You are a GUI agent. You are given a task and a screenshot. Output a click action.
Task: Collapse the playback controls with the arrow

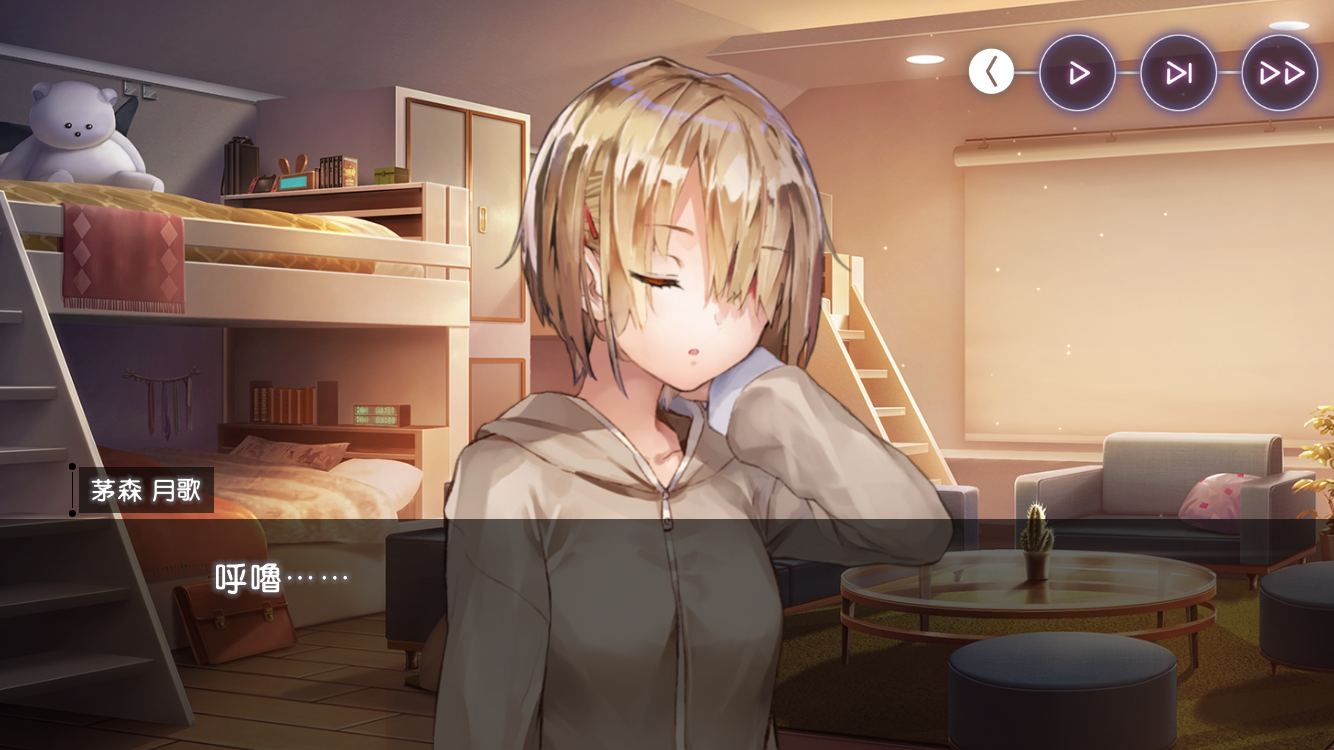[991, 72]
